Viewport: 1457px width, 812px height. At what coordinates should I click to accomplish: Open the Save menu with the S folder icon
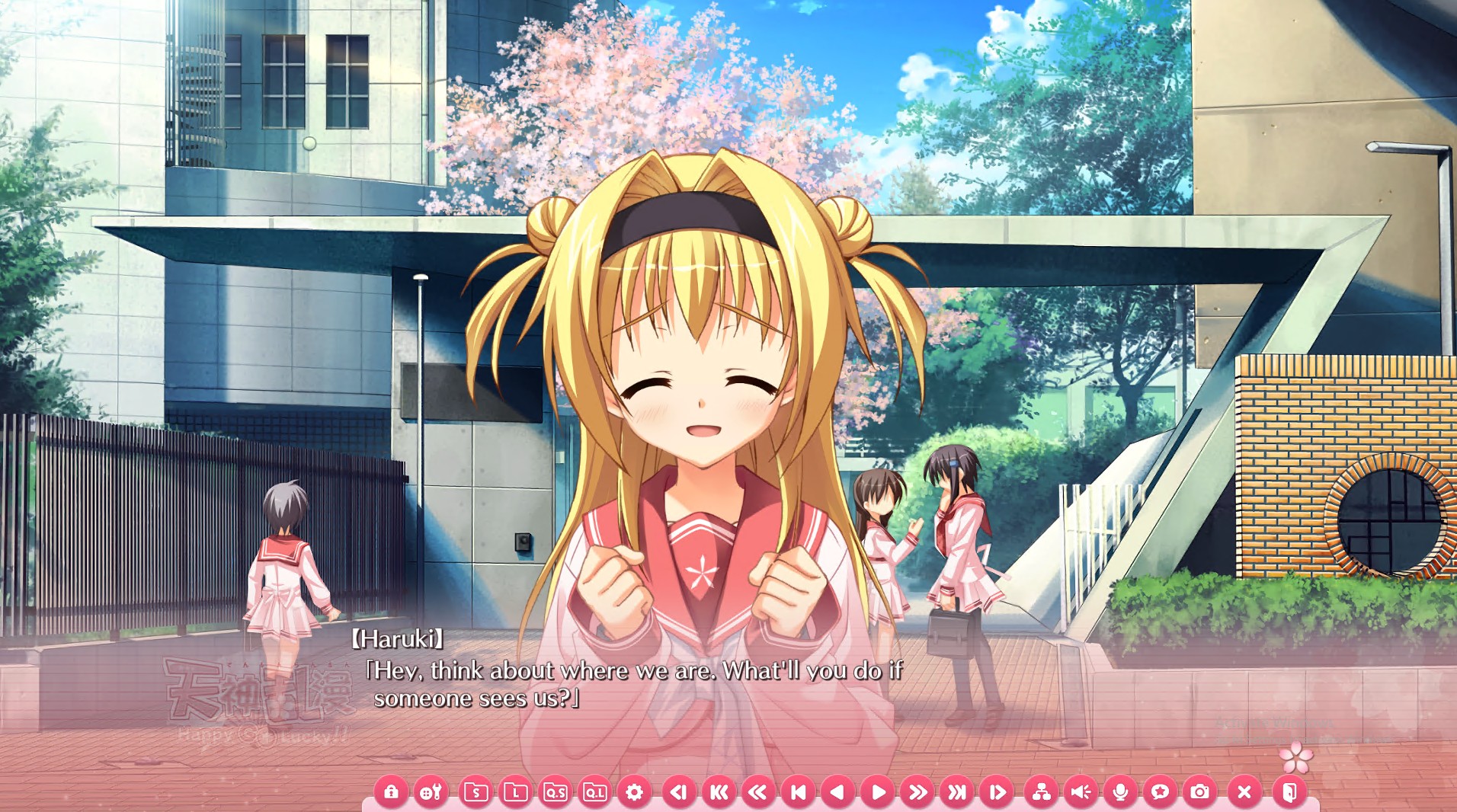tap(476, 792)
